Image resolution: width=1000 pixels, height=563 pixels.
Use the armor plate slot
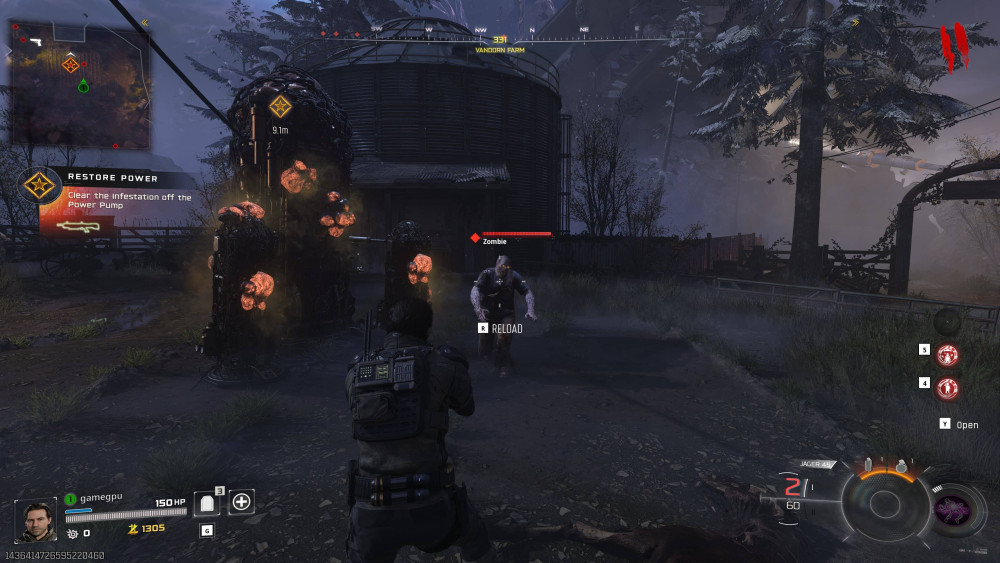(x=207, y=503)
